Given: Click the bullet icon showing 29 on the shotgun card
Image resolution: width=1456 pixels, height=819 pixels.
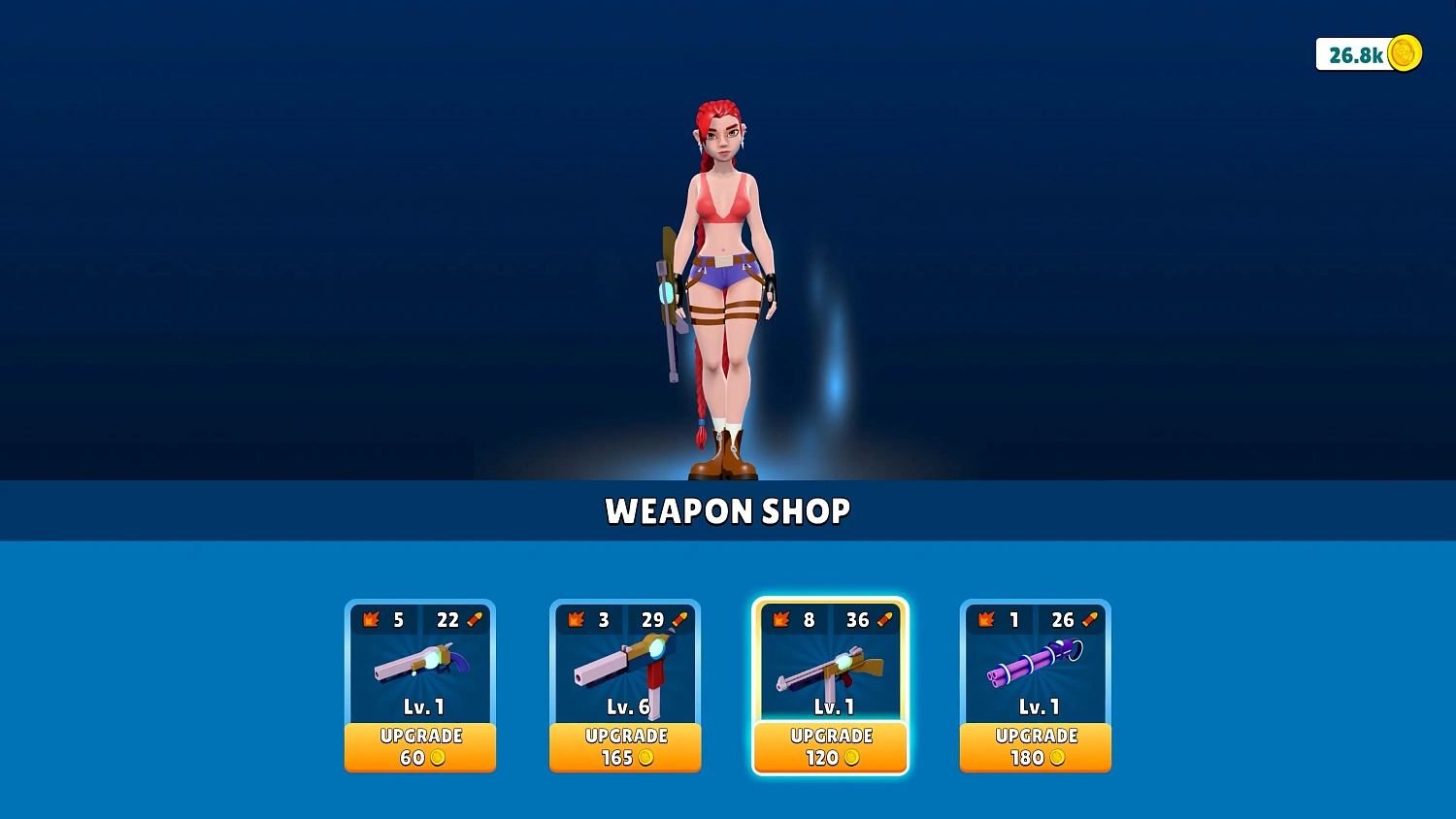Looking at the screenshot, I should coord(678,620).
